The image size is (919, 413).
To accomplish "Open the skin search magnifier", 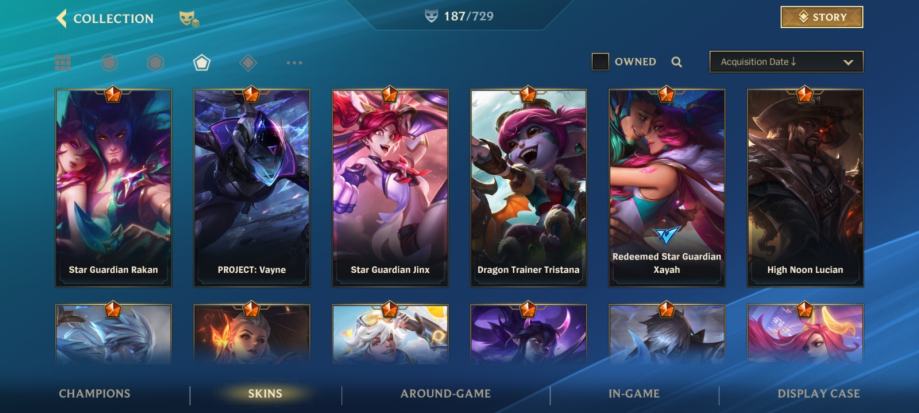I will click(x=677, y=62).
